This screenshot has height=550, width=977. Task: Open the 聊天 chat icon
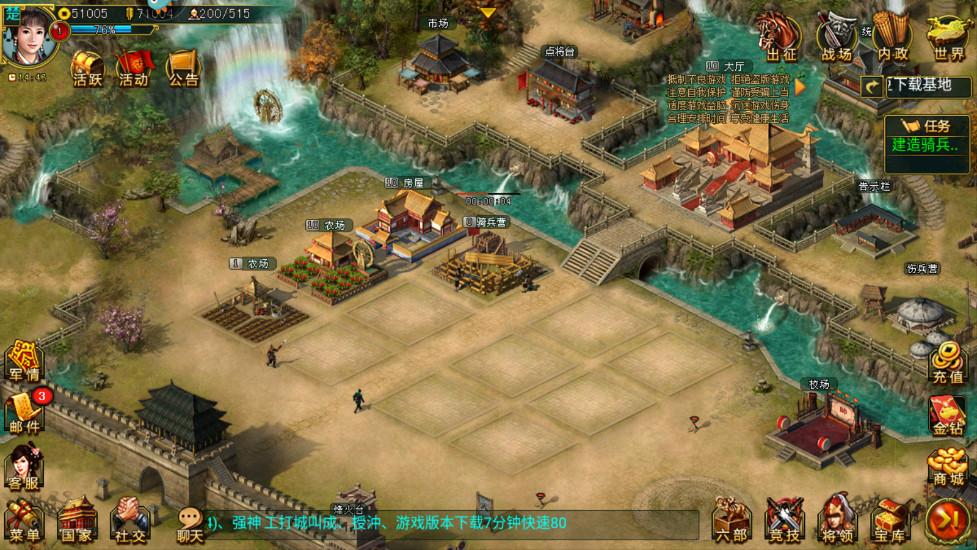(x=189, y=522)
